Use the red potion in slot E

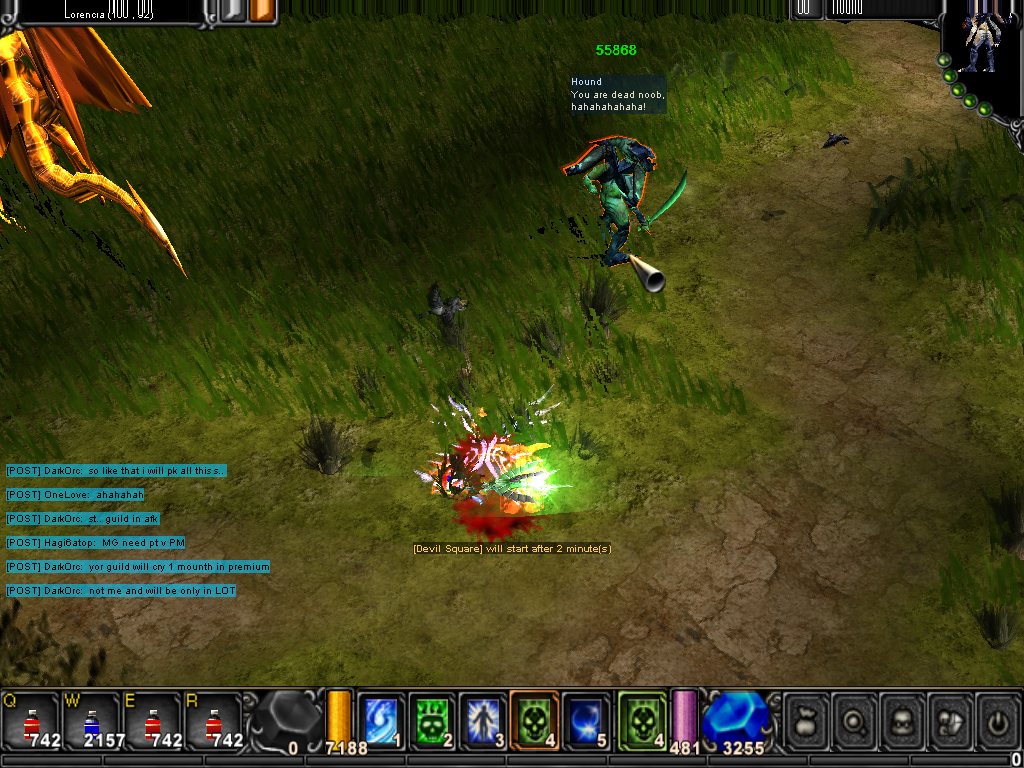tap(152, 722)
